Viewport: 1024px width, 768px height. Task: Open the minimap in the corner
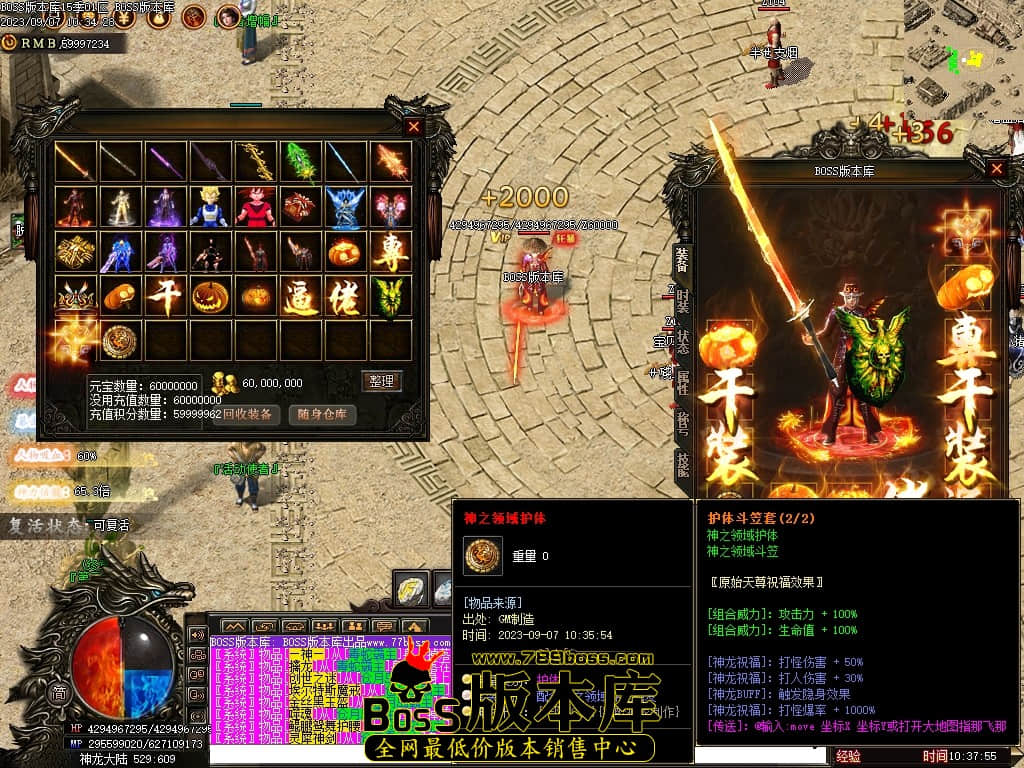[x=964, y=55]
